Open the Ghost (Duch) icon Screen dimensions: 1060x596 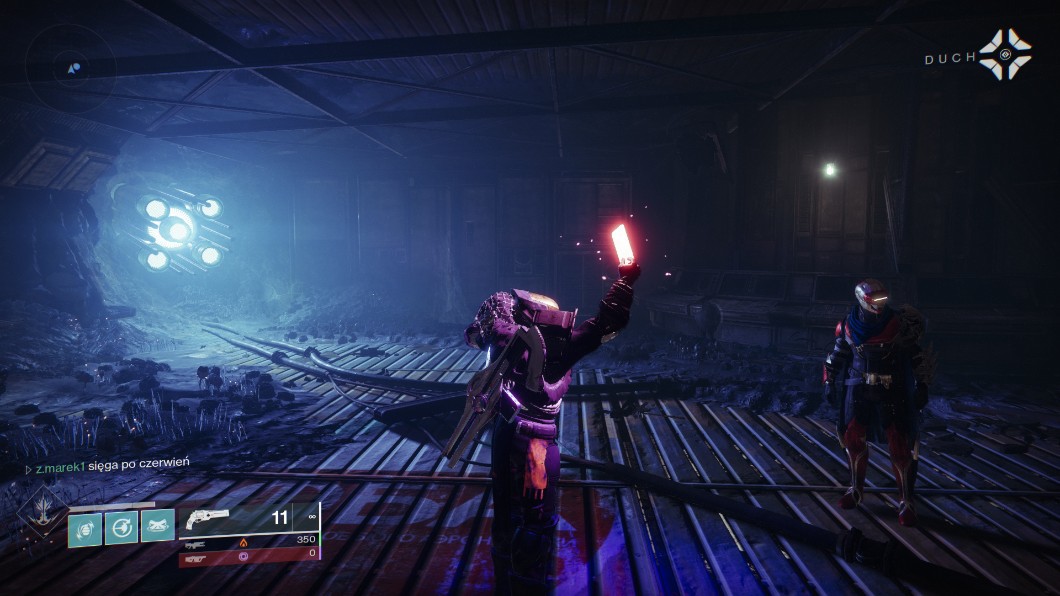click(1004, 54)
